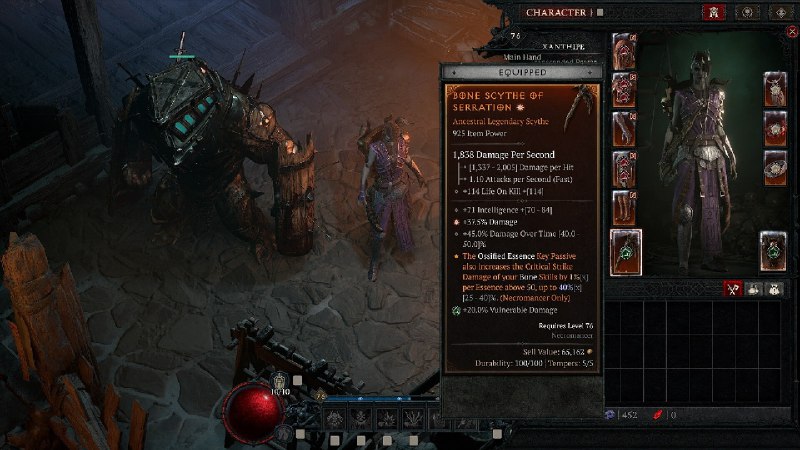Click the equipped amulet slot
800x450 pixels.
tap(775, 88)
